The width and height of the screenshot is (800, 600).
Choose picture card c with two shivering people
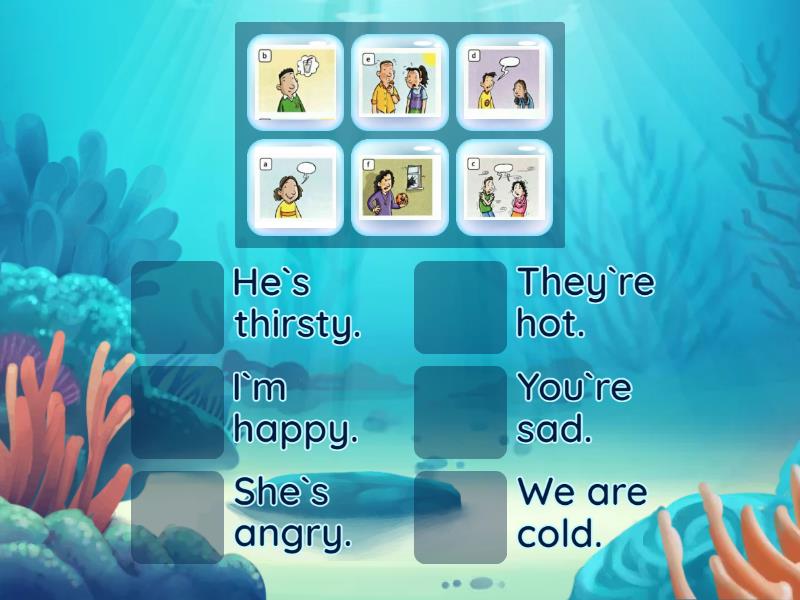pyautogui.click(x=504, y=187)
